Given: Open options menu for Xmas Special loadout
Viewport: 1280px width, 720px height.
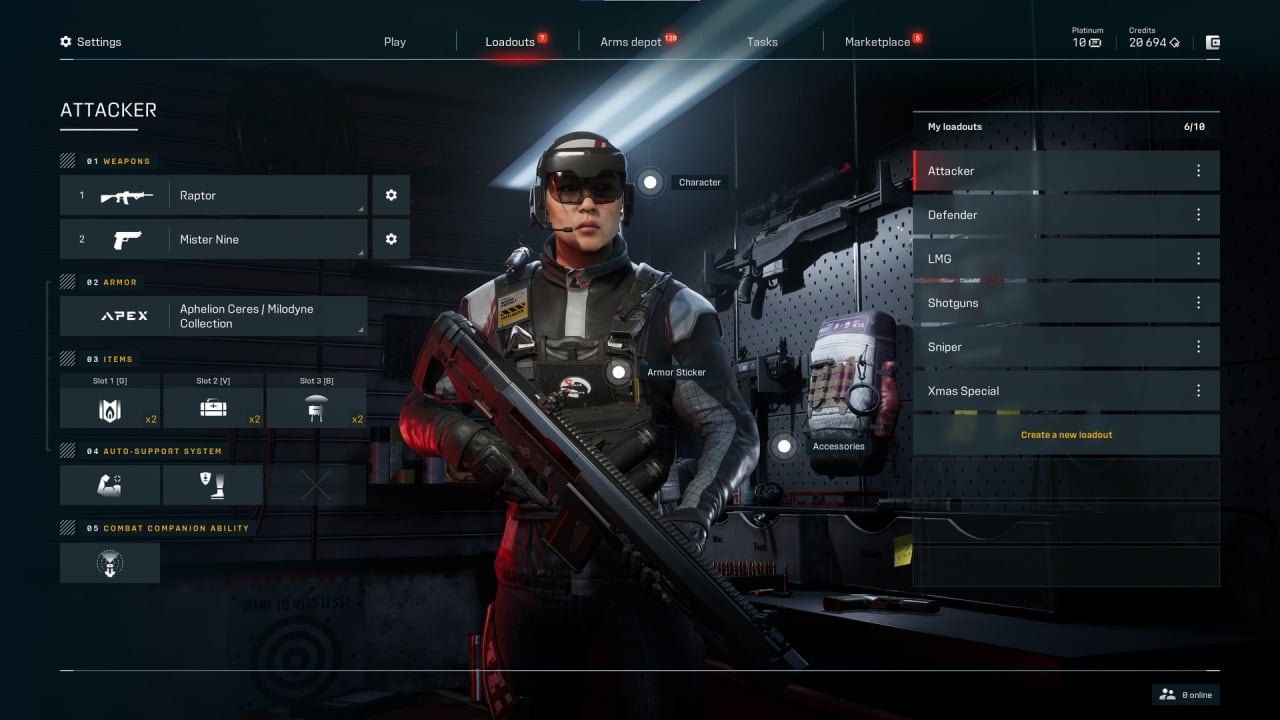Looking at the screenshot, I should coord(1198,391).
